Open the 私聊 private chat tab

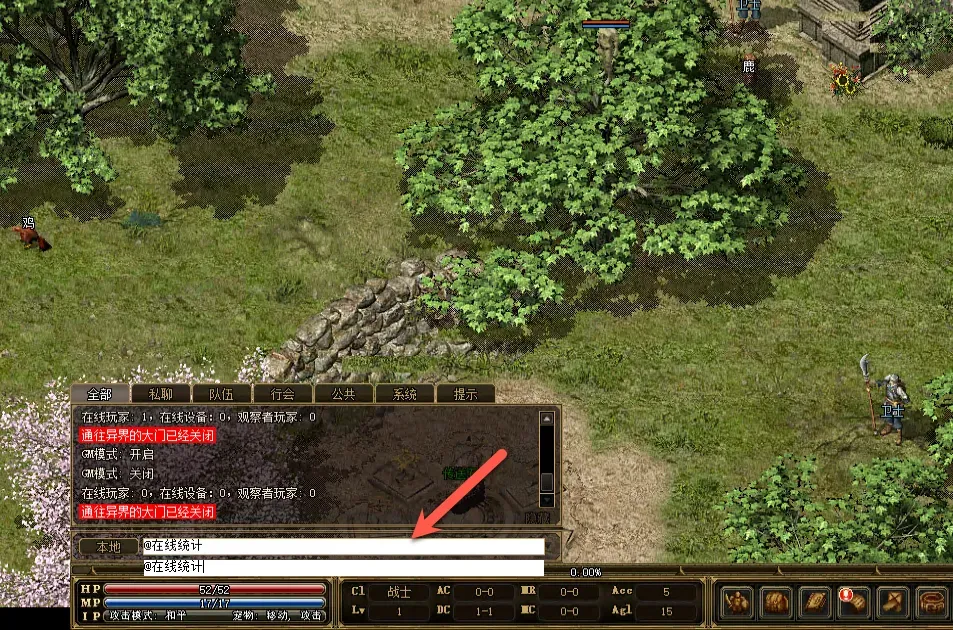click(x=160, y=394)
